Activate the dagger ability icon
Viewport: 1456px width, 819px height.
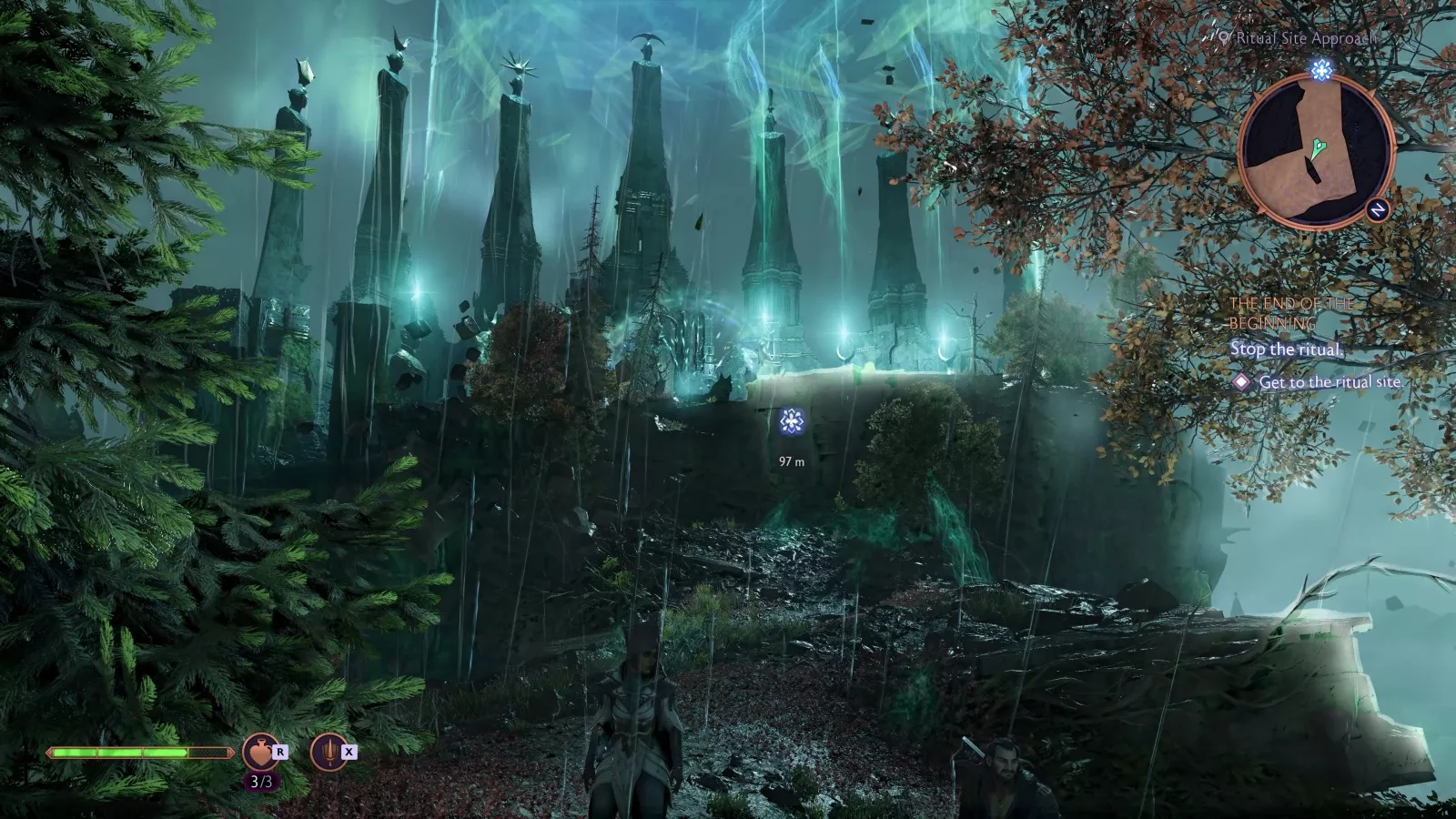click(329, 753)
